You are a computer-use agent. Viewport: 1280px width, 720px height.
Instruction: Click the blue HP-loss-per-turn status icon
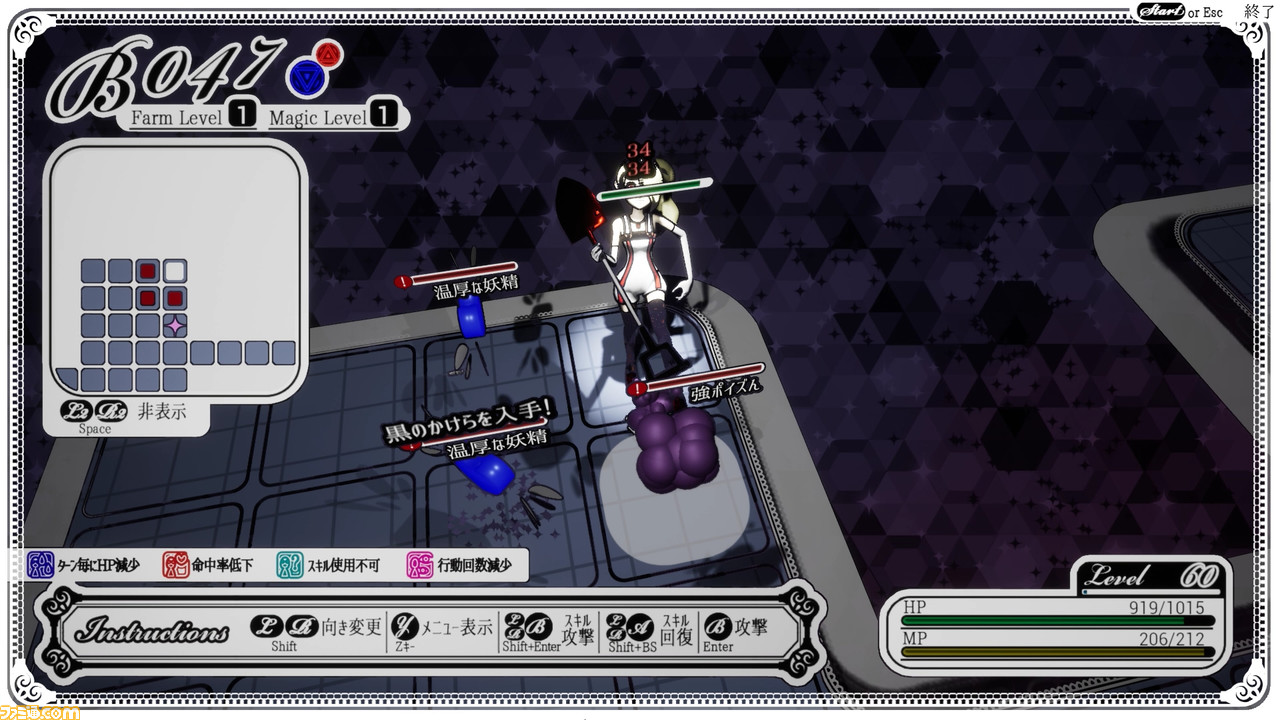(x=40, y=565)
